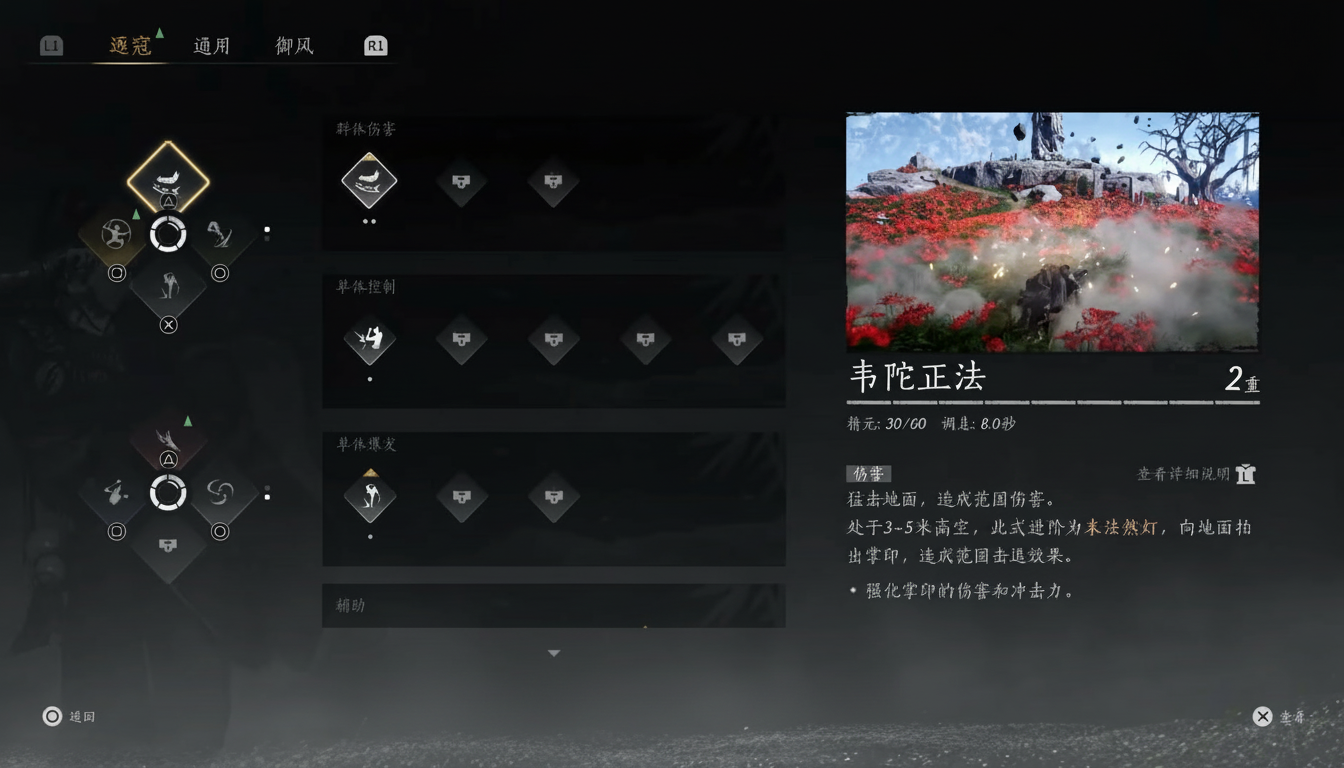Select the whirlwind skill on the lower wheel

tap(221, 492)
